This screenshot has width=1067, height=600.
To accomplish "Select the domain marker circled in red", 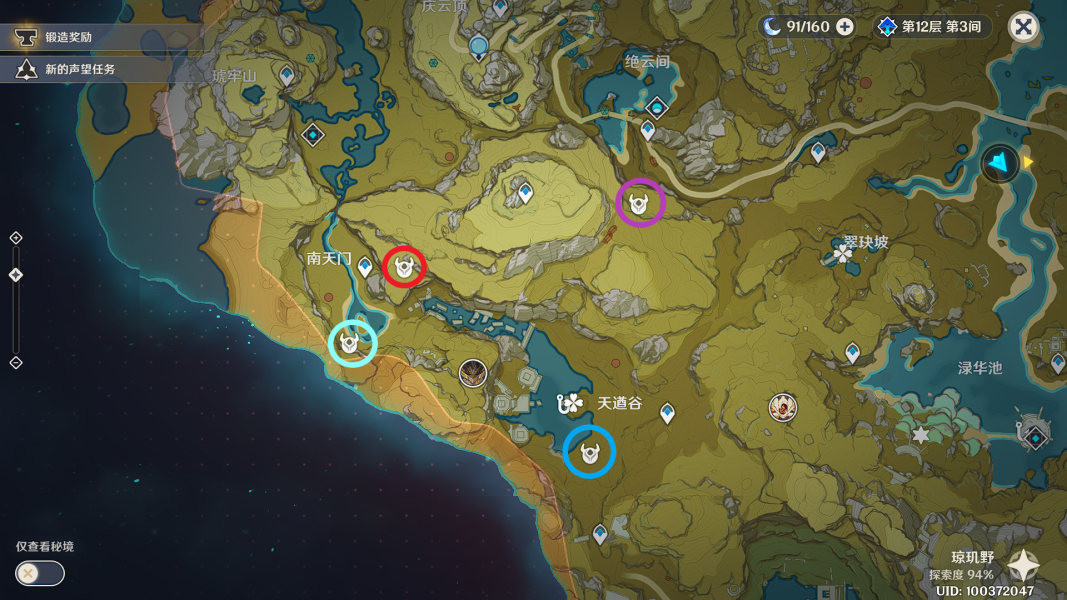I will coord(404,267).
